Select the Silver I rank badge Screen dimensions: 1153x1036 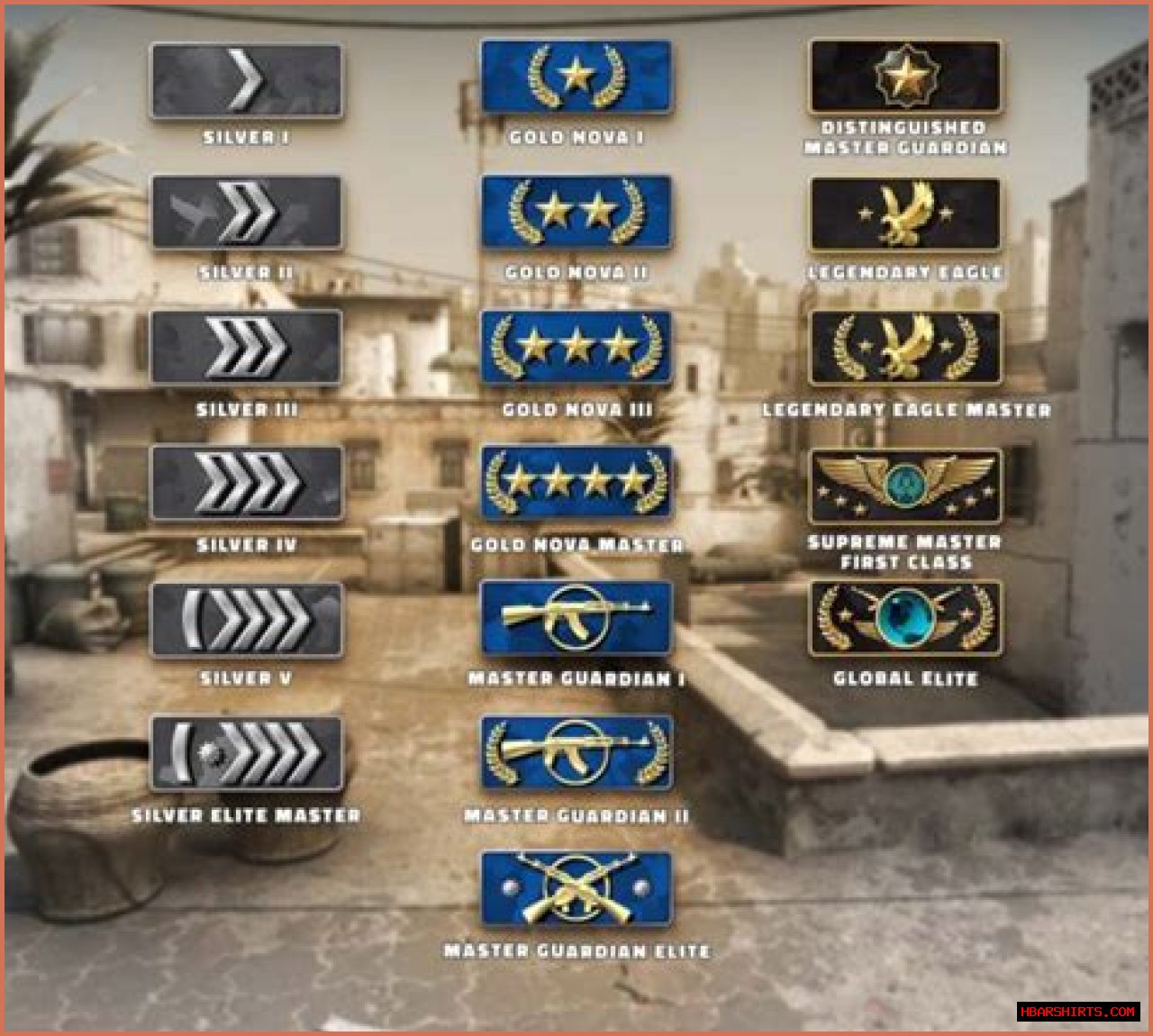[x=246, y=81]
